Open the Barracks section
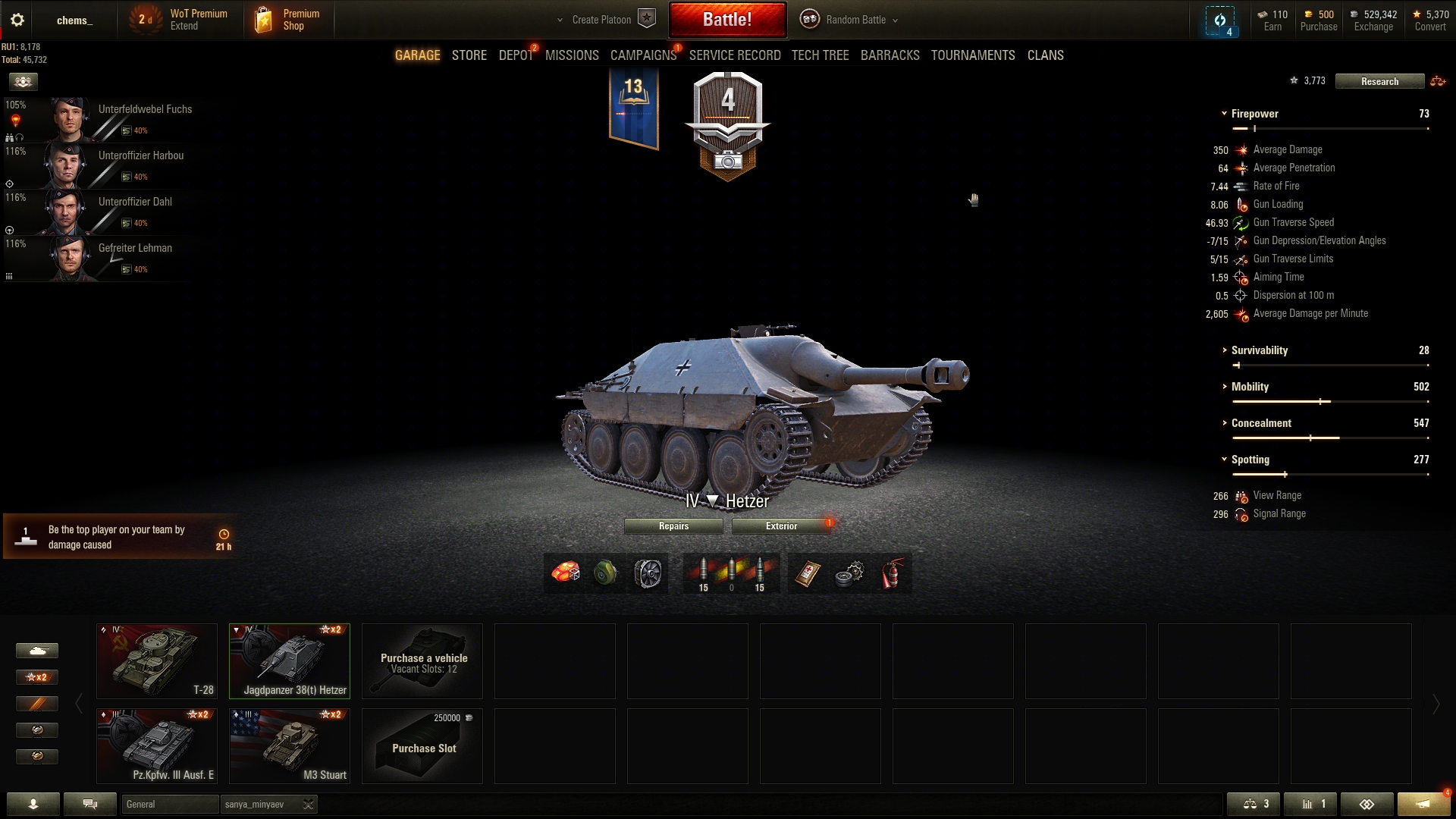This screenshot has width=1456, height=819. [x=890, y=55]
